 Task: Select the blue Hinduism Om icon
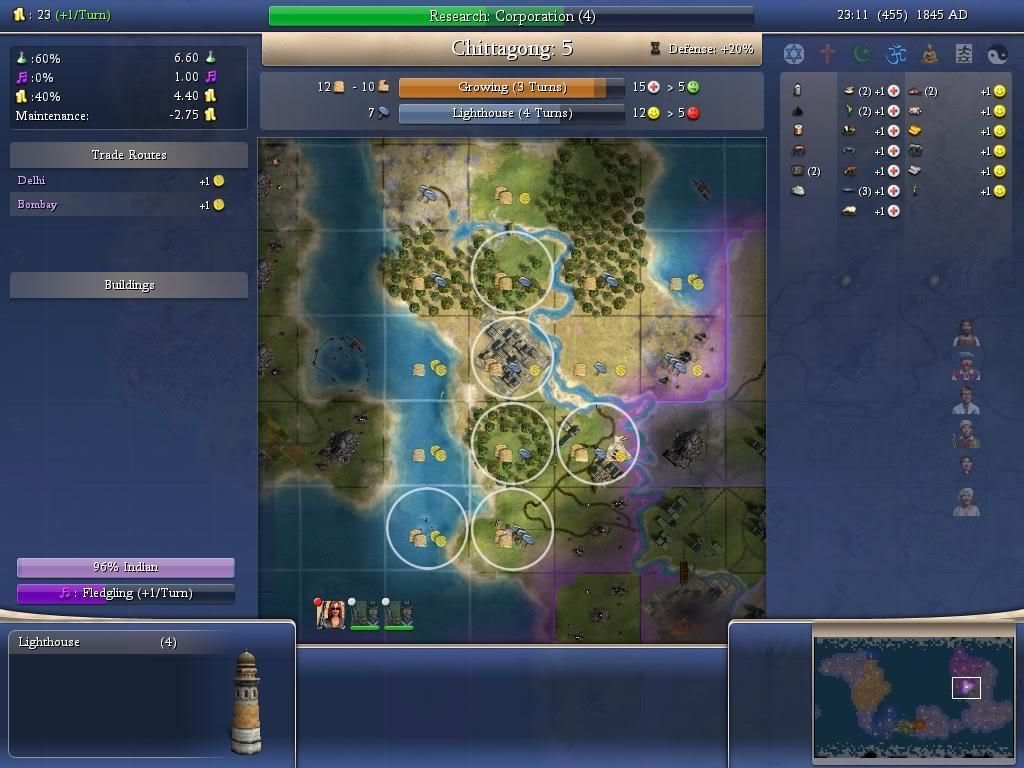point(896,53)
